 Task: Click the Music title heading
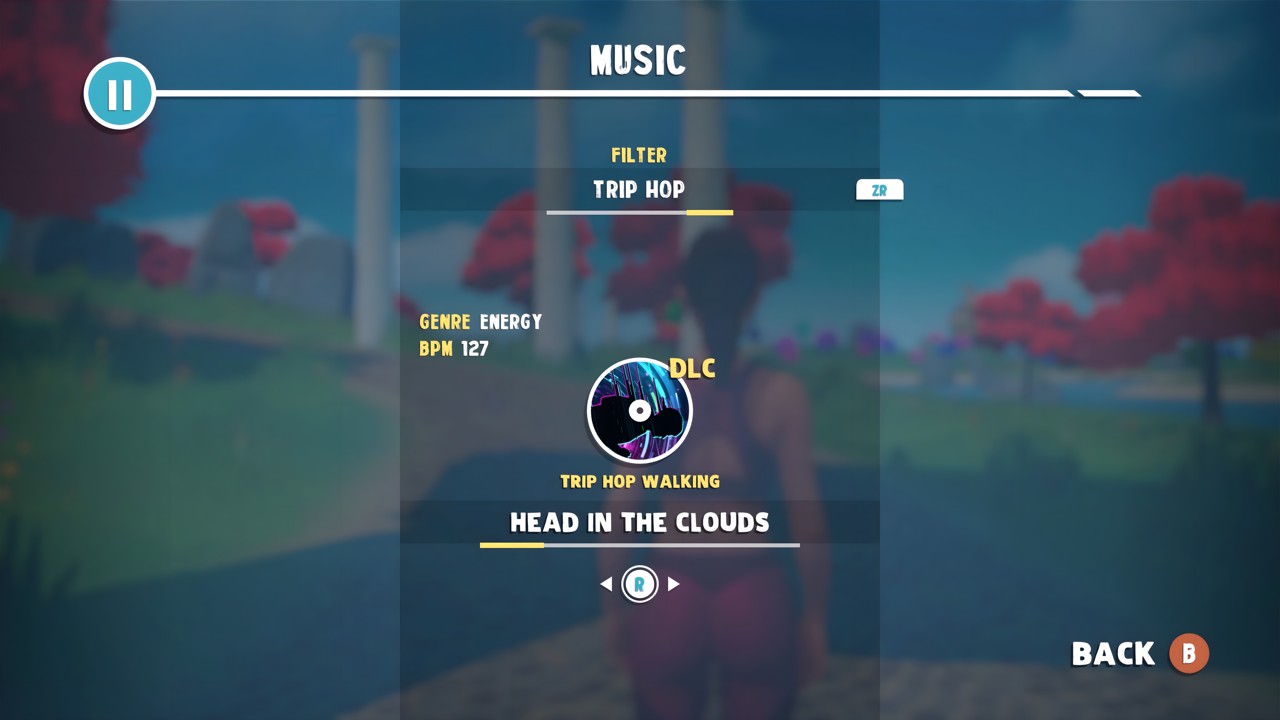pyautogui.click(x=638, y=59)
